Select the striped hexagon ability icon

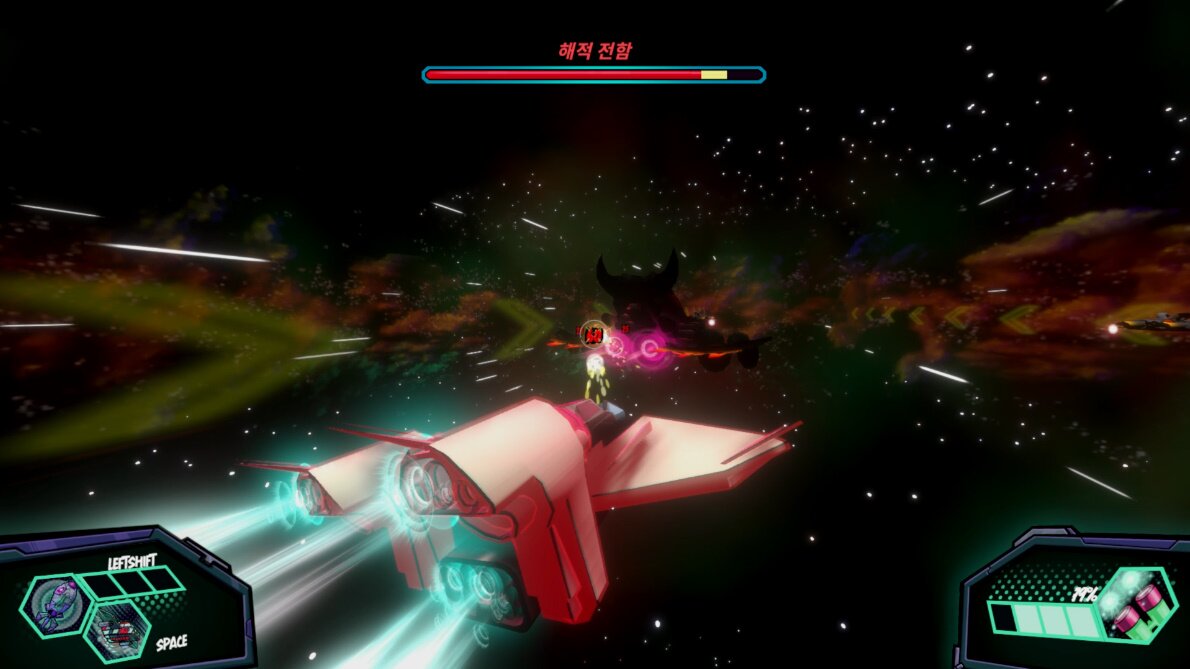(x=118, y=631)
